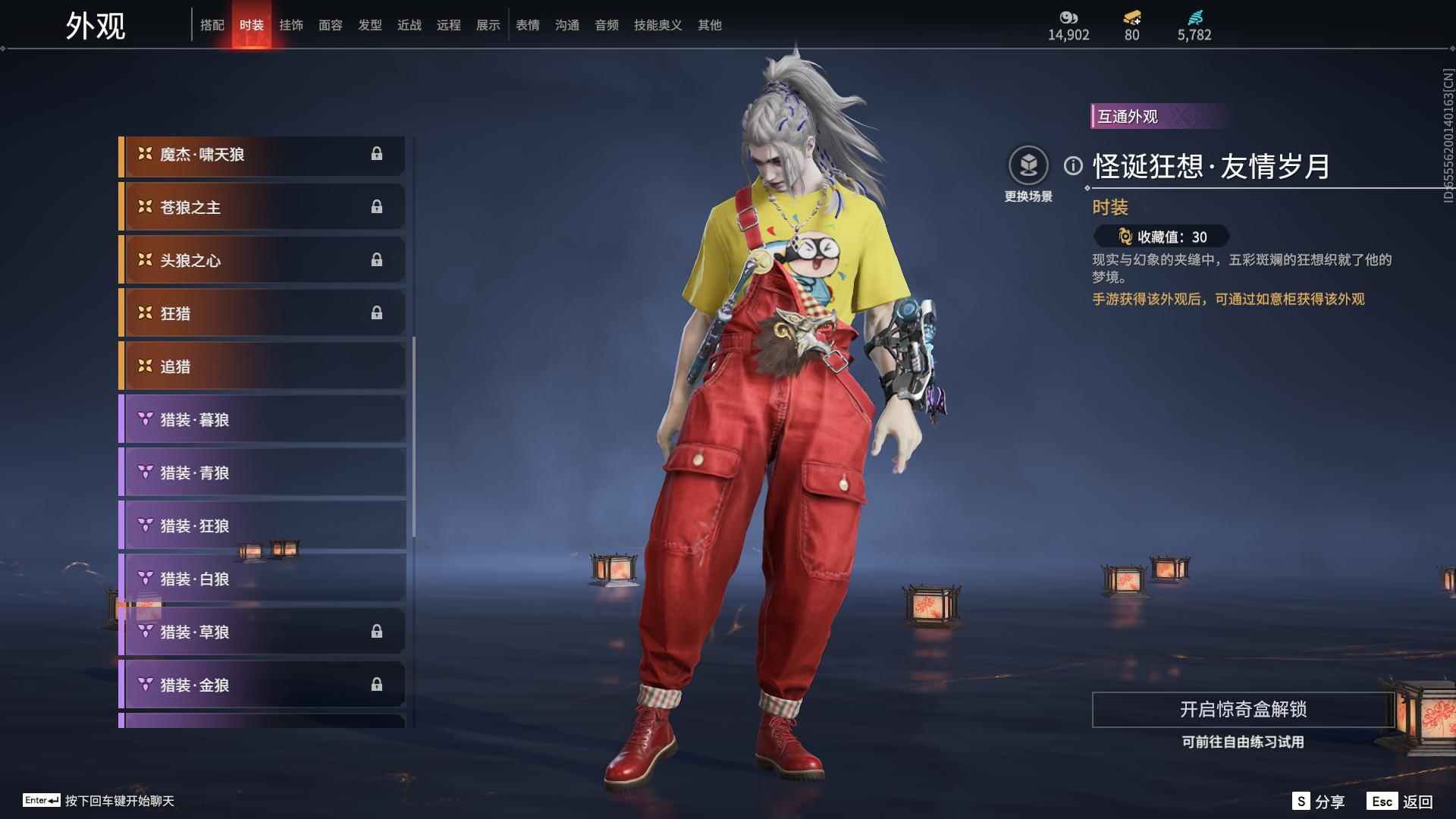Screen dimensions: 1456x819
Task: Click the lock icon on 苍狼之主 entry
Action: (x=378, y=206)
